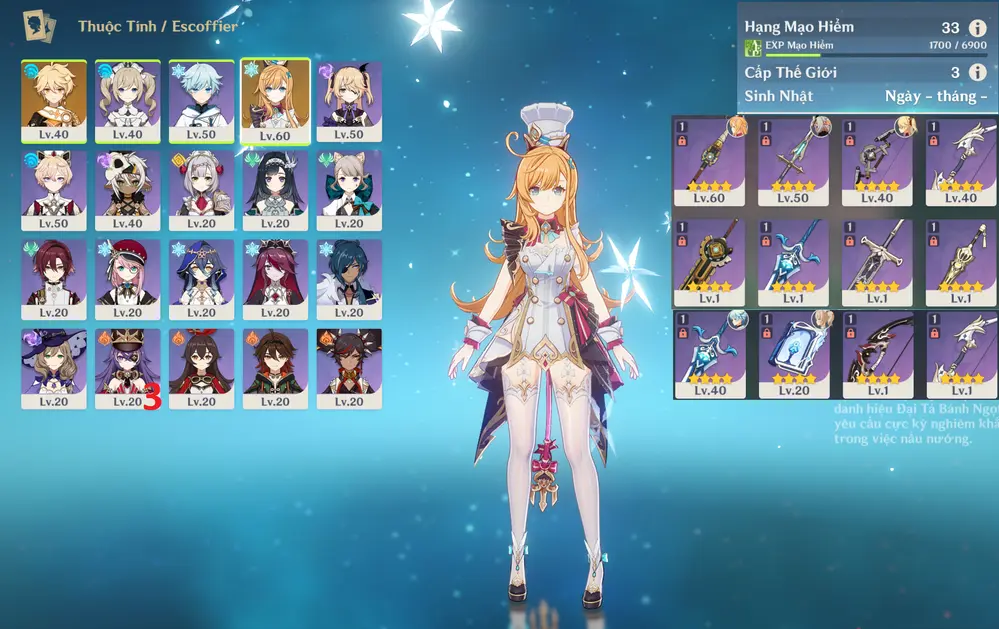
Task: Choose Barbara's portrait in the roster
Action: pyautogui.click(x=127, y=100)
